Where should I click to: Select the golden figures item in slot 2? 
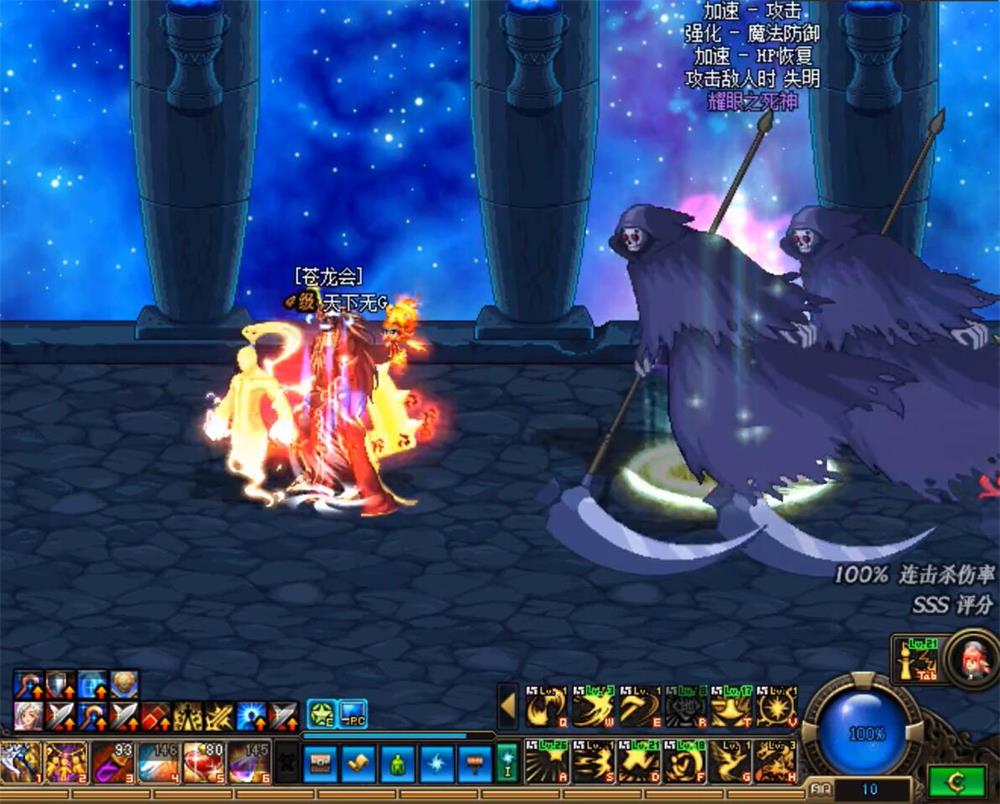coord(66,762)
